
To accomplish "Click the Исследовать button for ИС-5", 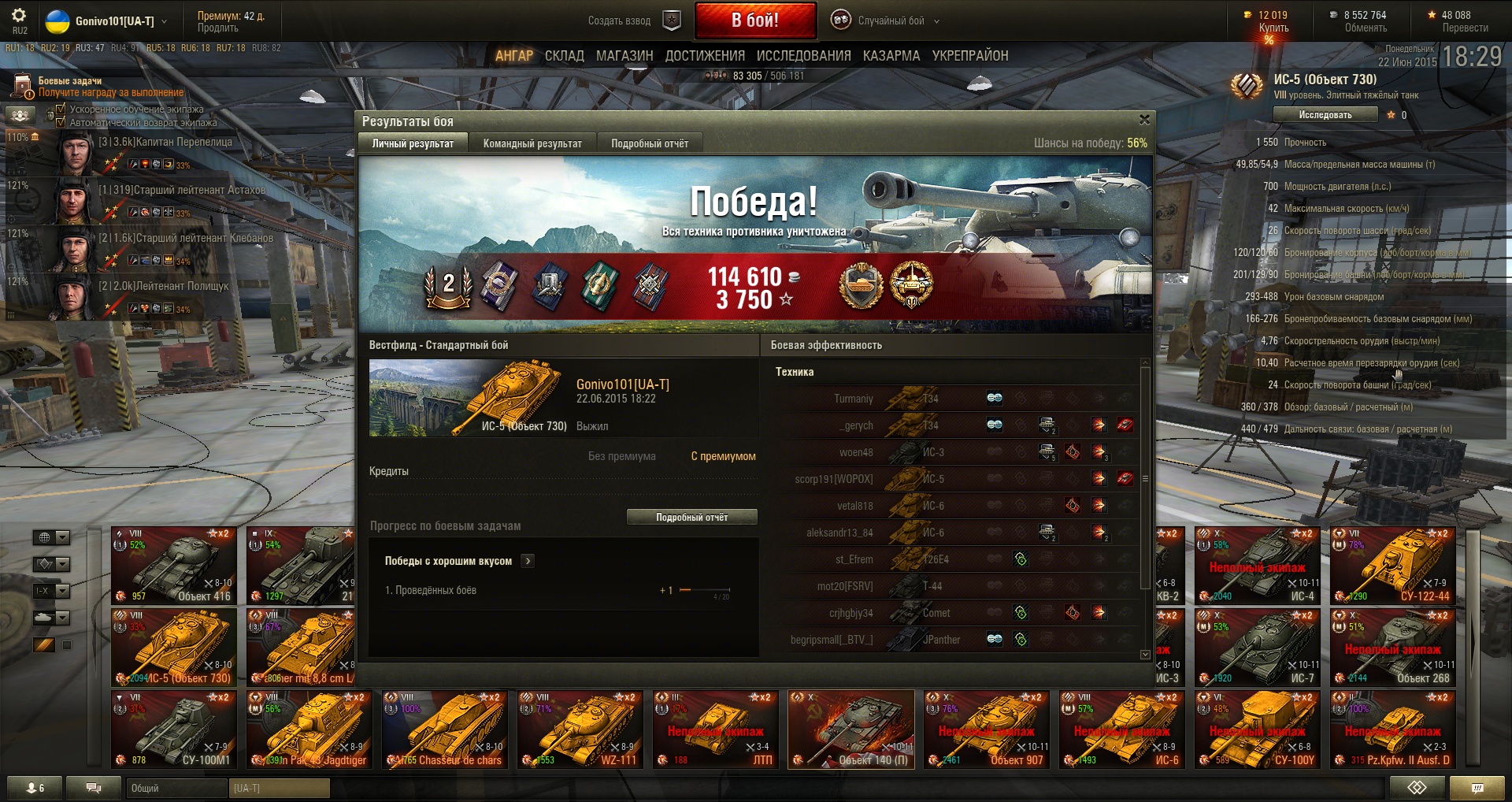I will coord(1325,115).
